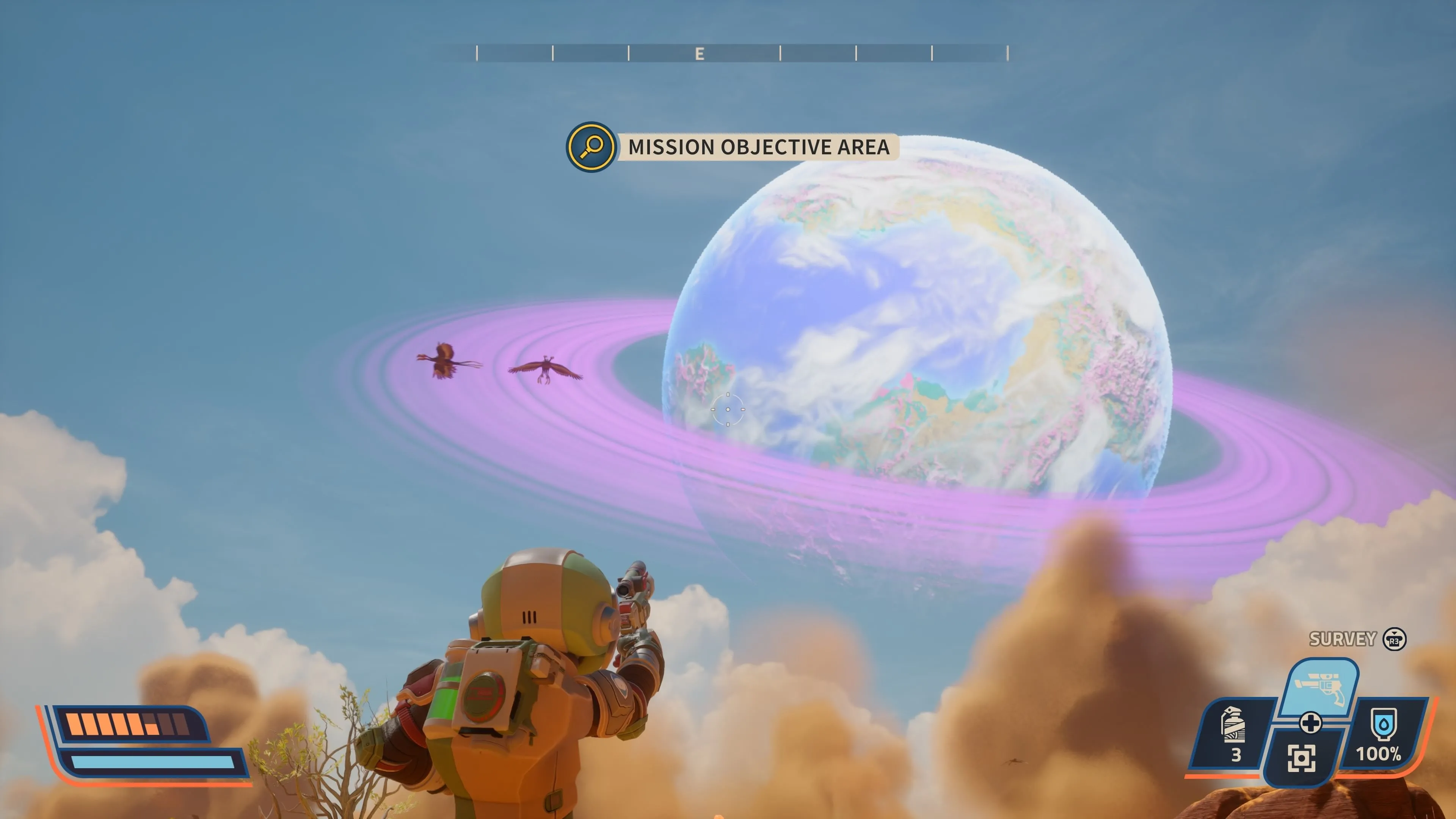
Task: Click the compass bar's E heading
Action: 700,54
